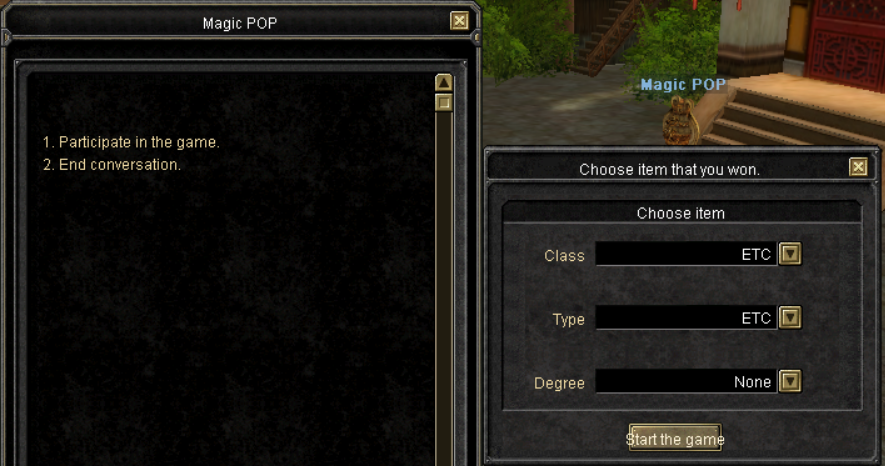Open the Class dropdown arrow
This screenshot has width=885, height=466.
pyautogui.click(x=790, y=254)
